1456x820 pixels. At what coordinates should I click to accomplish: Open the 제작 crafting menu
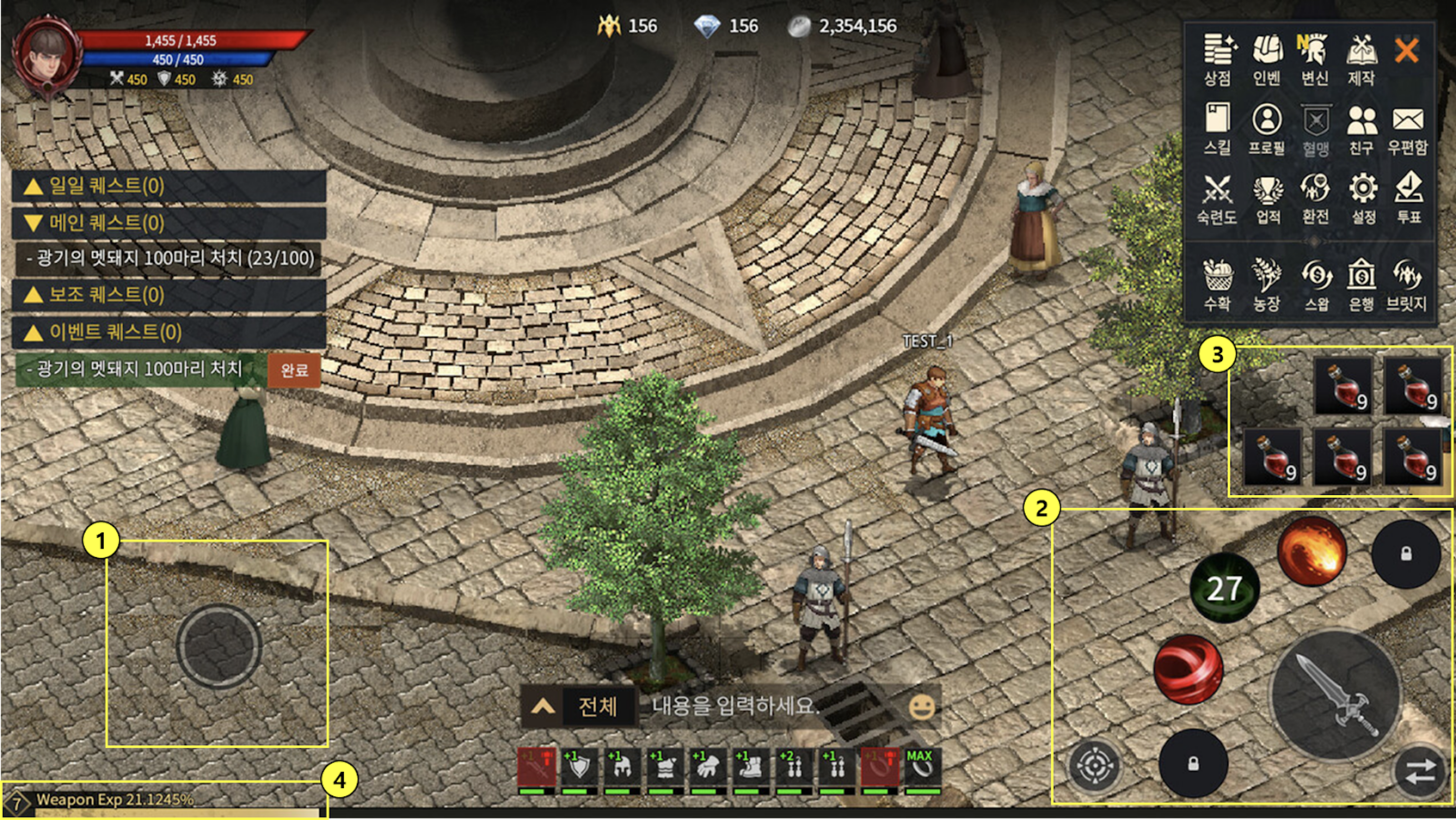coord(1362,59)
